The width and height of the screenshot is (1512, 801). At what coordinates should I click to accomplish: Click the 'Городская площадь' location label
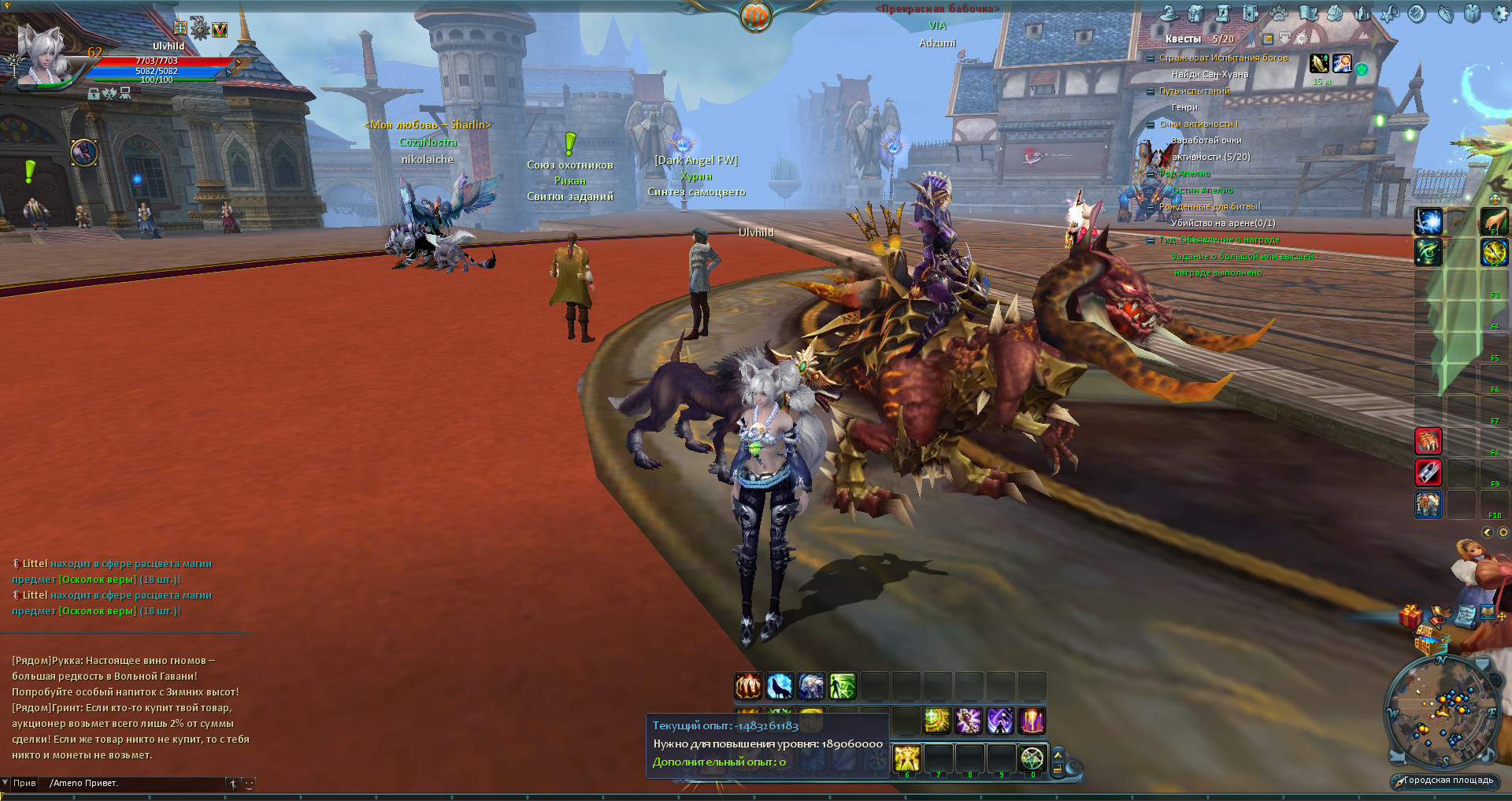[1448, 781]
